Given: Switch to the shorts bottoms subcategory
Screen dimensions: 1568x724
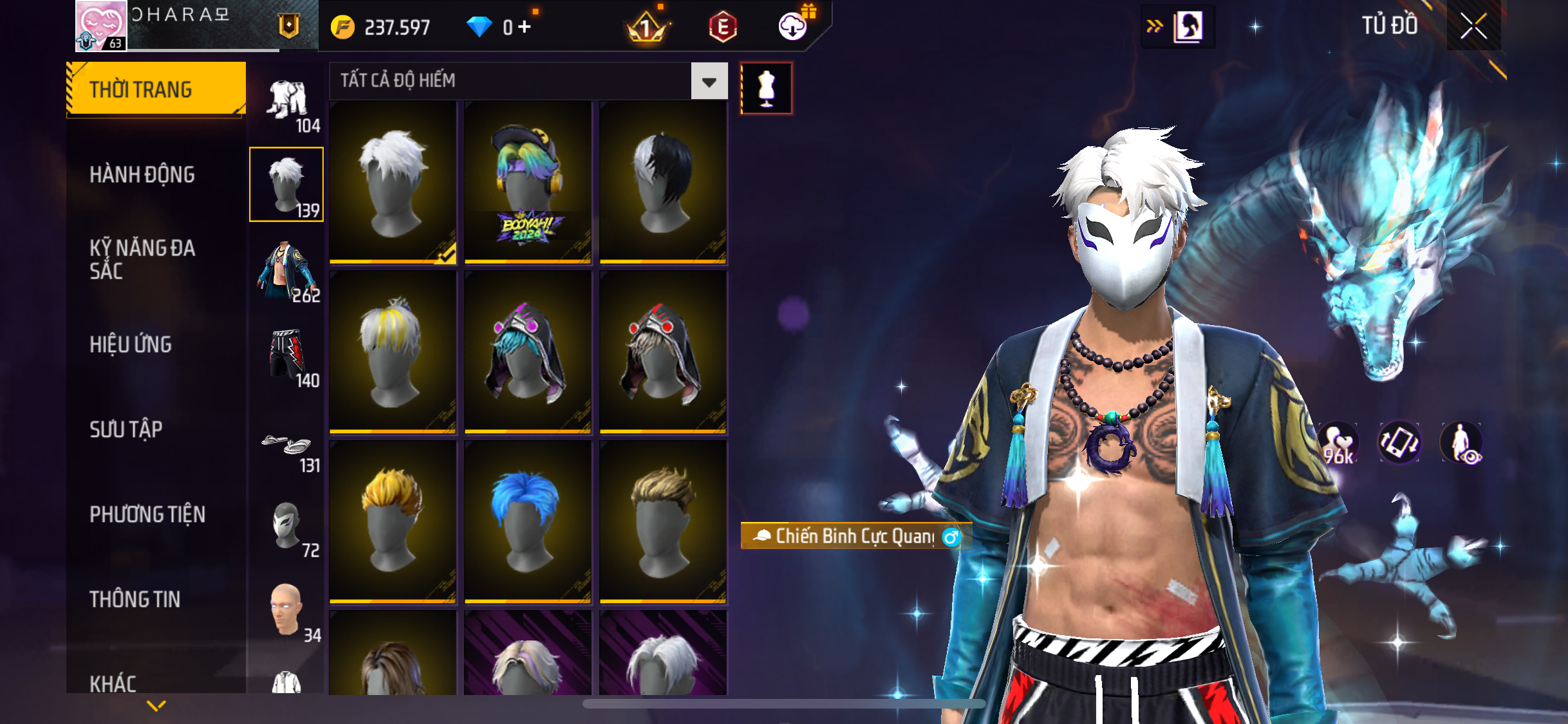Looking at the screenshot, I should click(286, 356).
